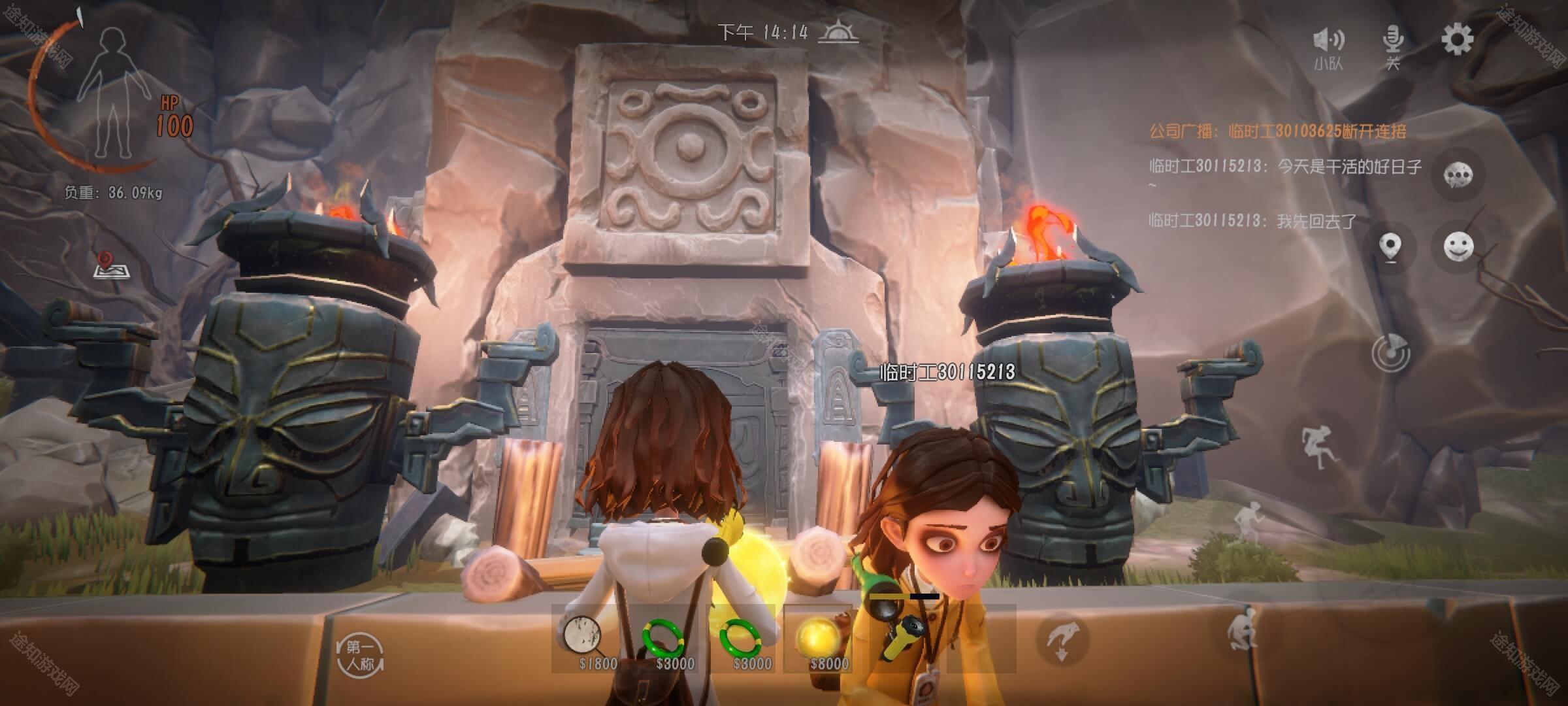Place a location pin marker
1568x706 pixels.
click(1391, 248)
